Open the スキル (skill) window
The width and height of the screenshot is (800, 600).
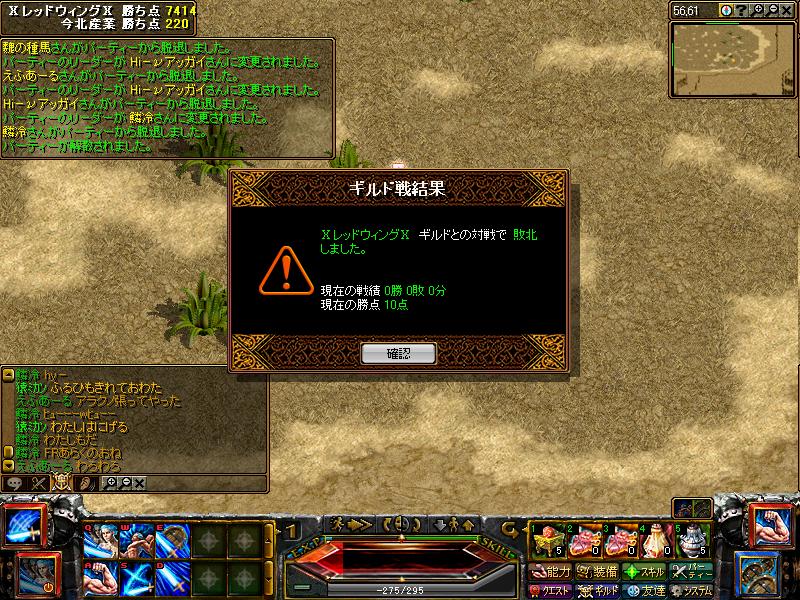point(644,572)
